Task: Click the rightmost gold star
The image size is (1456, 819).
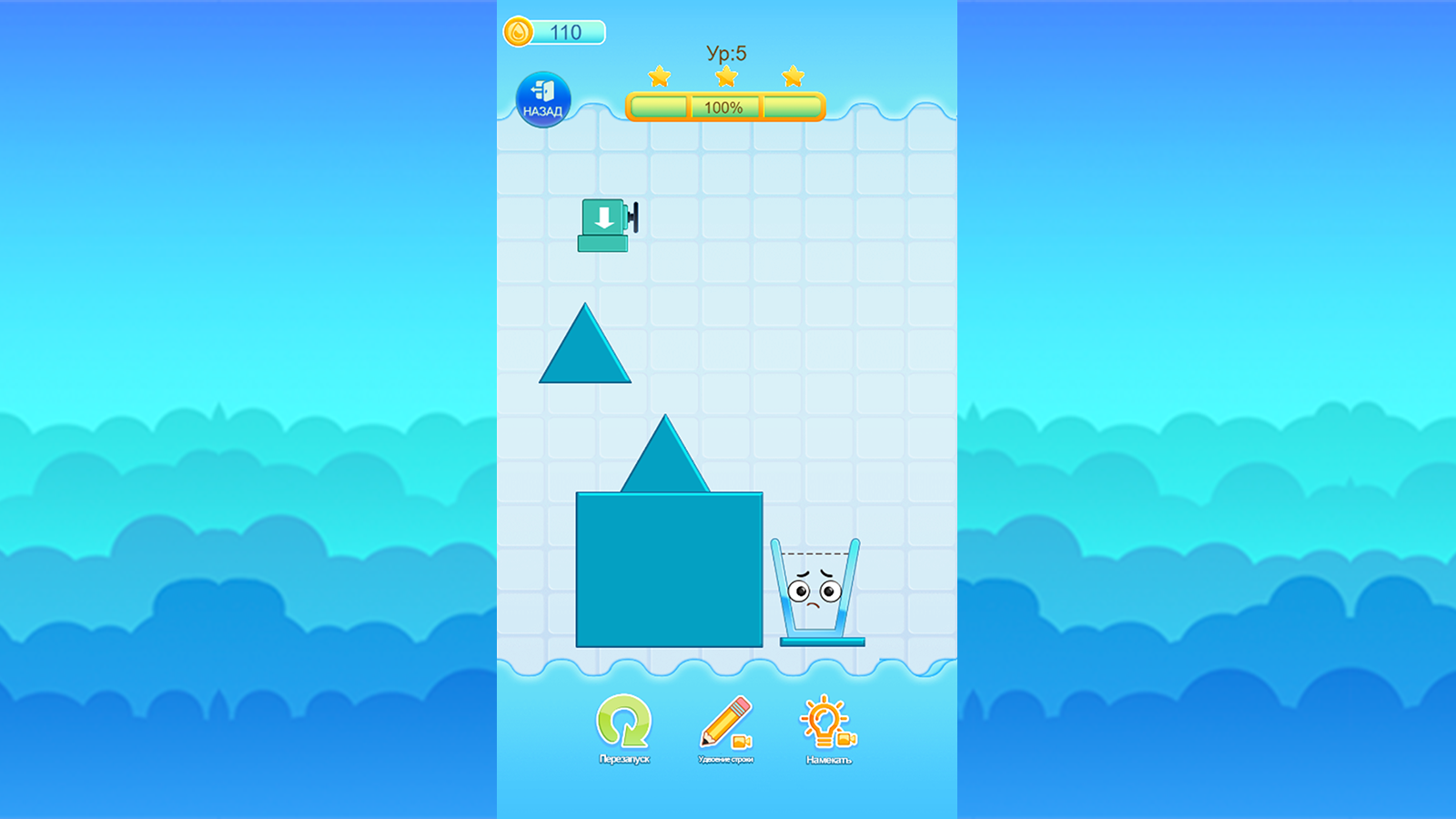Action: (x=793, y=77)
